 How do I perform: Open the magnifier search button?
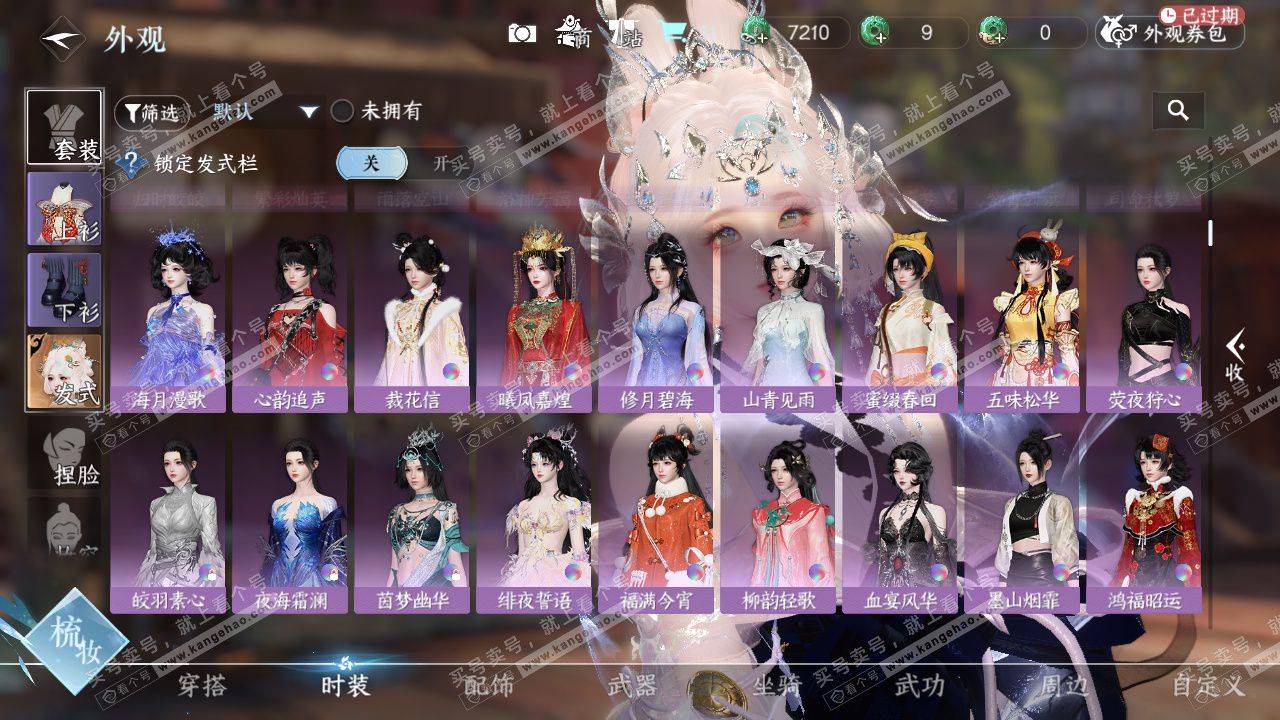1178,111
